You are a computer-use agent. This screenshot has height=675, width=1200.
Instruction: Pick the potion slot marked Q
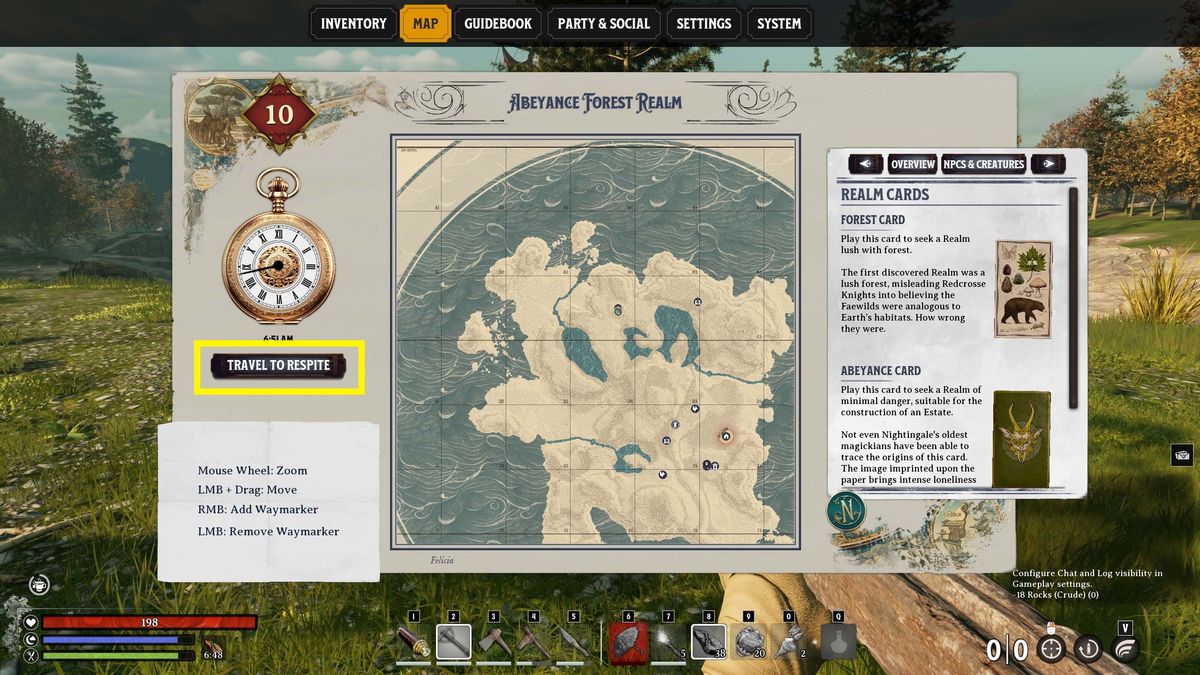[838, 642]
